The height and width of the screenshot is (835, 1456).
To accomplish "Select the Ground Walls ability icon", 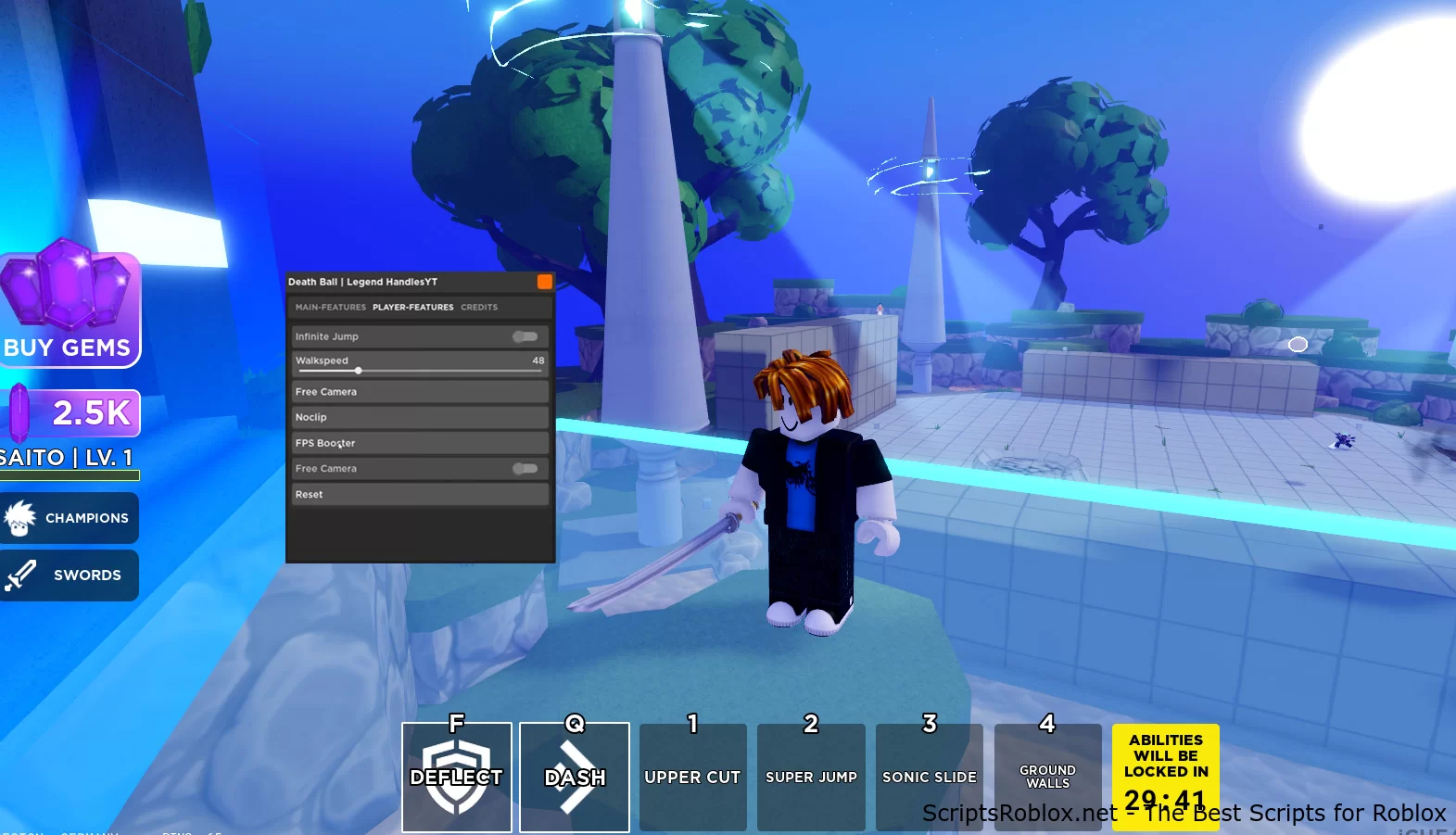I will coord(1047,777).
